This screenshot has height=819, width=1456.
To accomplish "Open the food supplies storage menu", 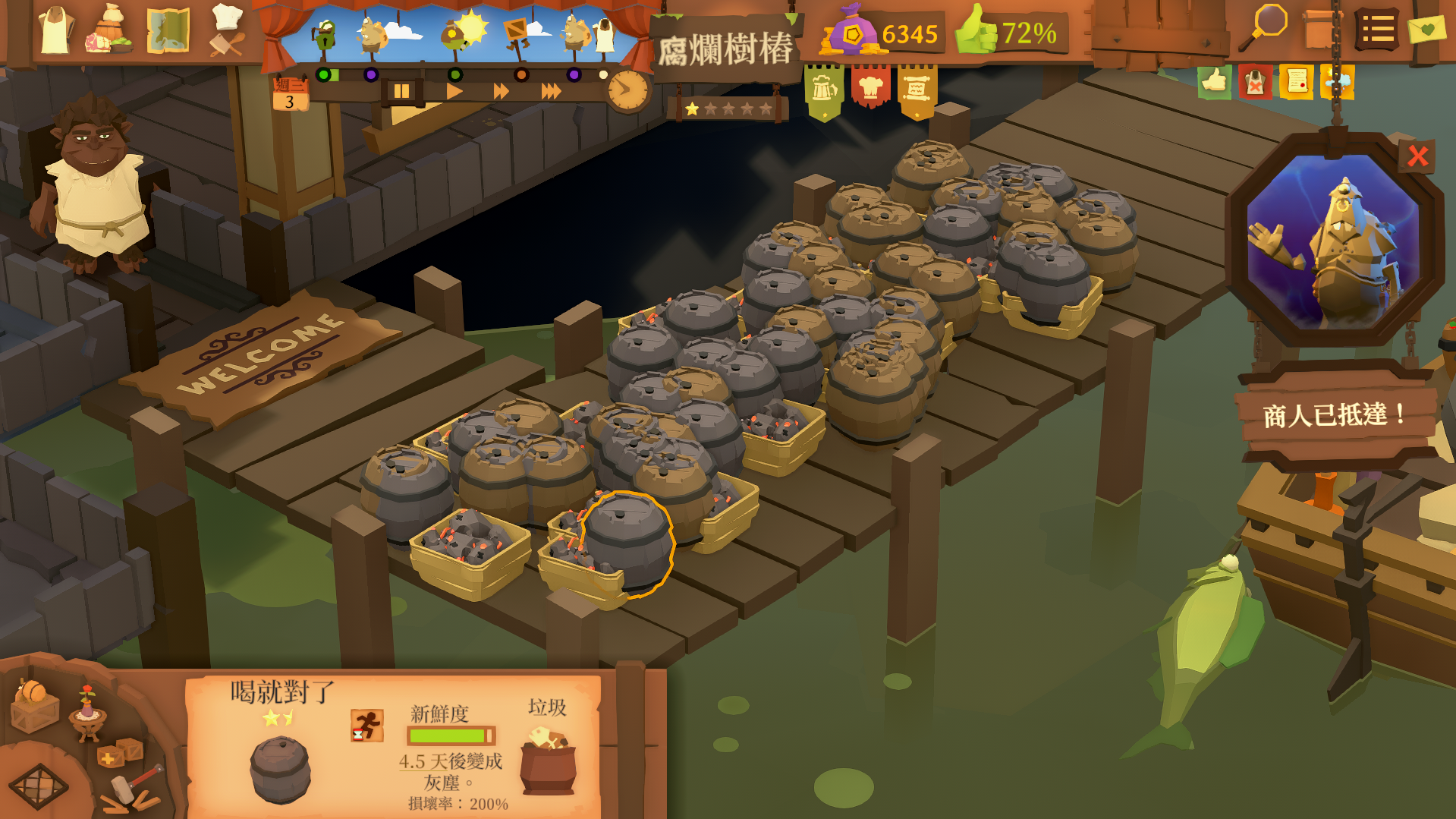I will [111, 31].
